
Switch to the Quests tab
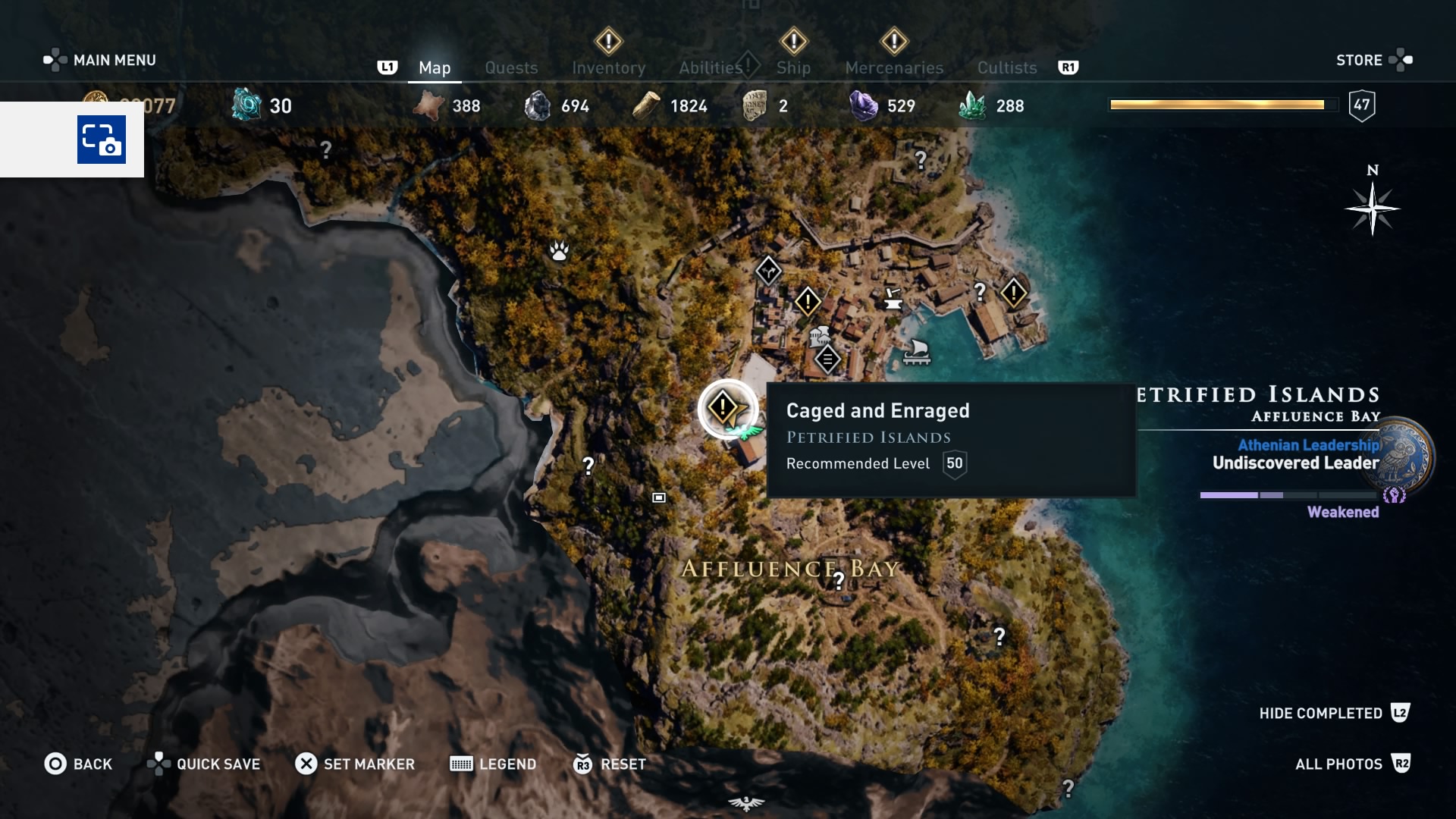click(511, 67)
